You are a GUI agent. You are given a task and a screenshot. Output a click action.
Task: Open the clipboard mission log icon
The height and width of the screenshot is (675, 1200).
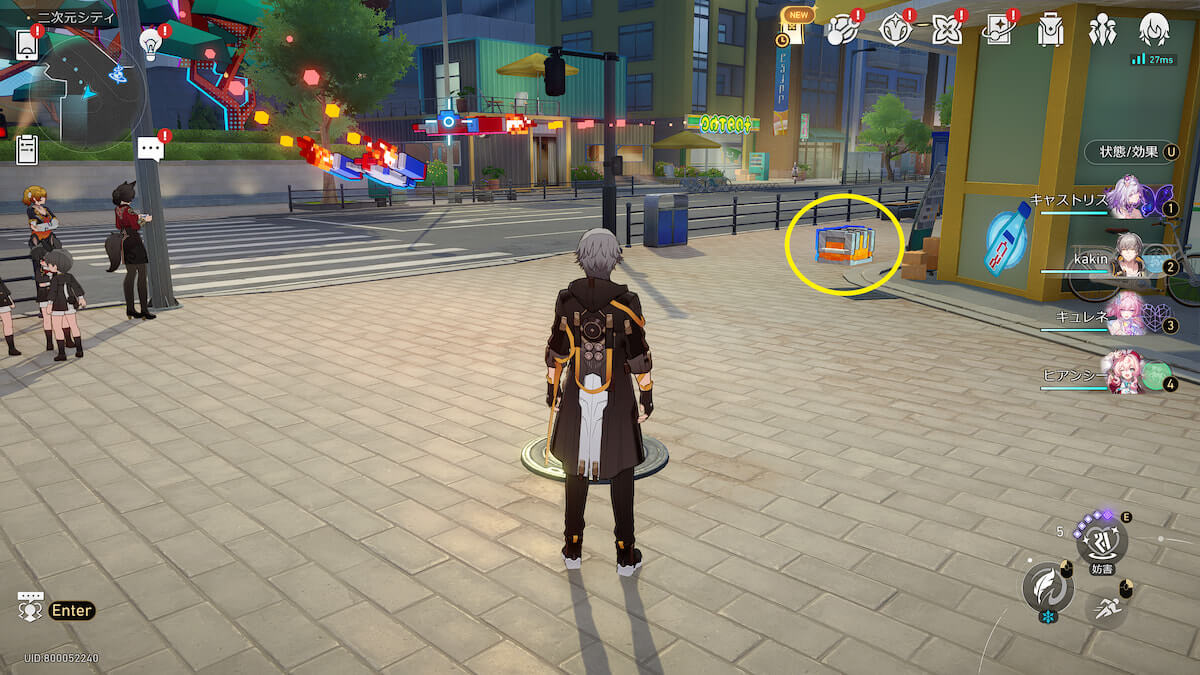tap(27, 149)
